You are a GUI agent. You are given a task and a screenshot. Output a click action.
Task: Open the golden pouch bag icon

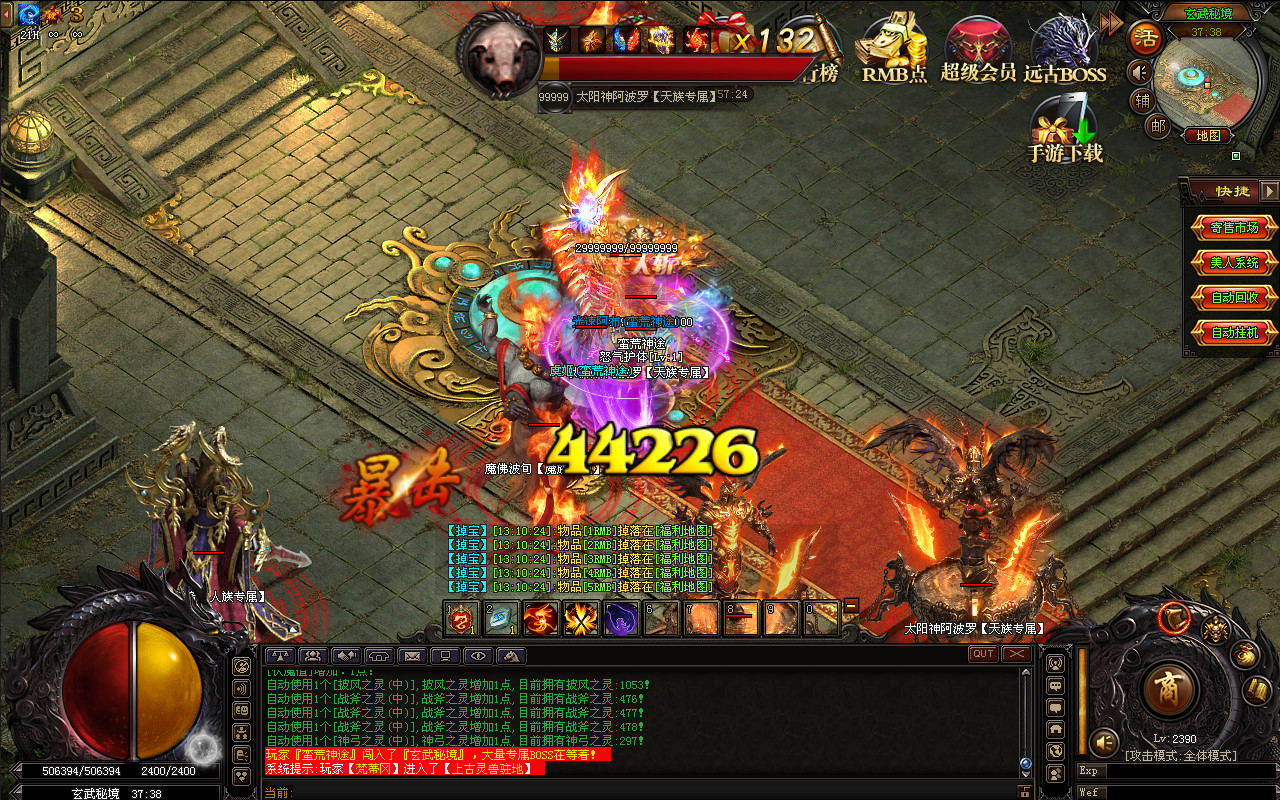coord(1244,656)
